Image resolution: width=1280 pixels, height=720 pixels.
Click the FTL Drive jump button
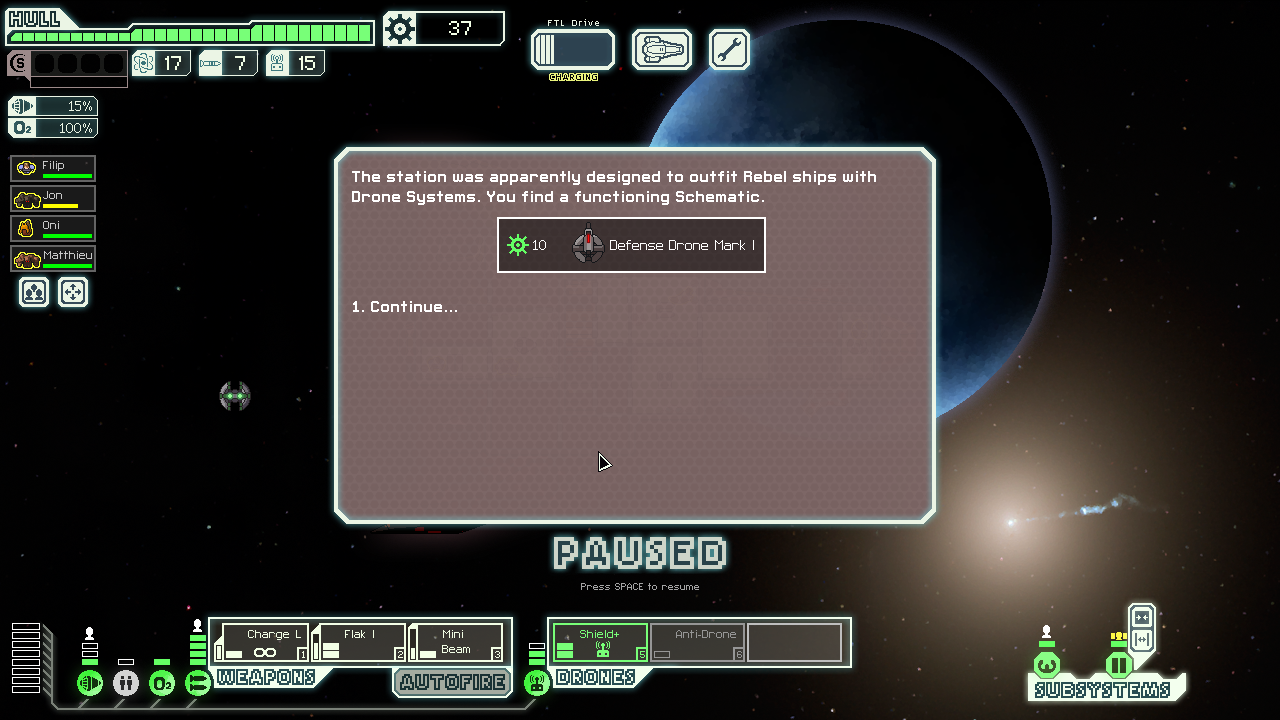(x=572, y=49)
